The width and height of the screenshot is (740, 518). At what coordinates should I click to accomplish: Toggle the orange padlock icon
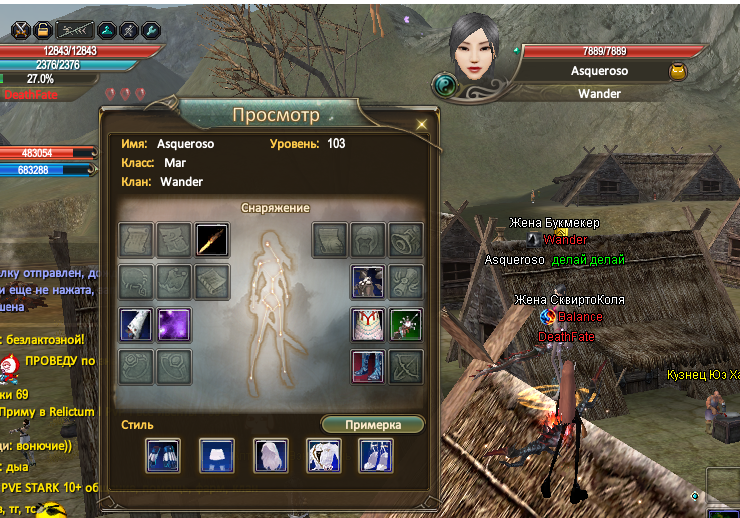(43, 29)
